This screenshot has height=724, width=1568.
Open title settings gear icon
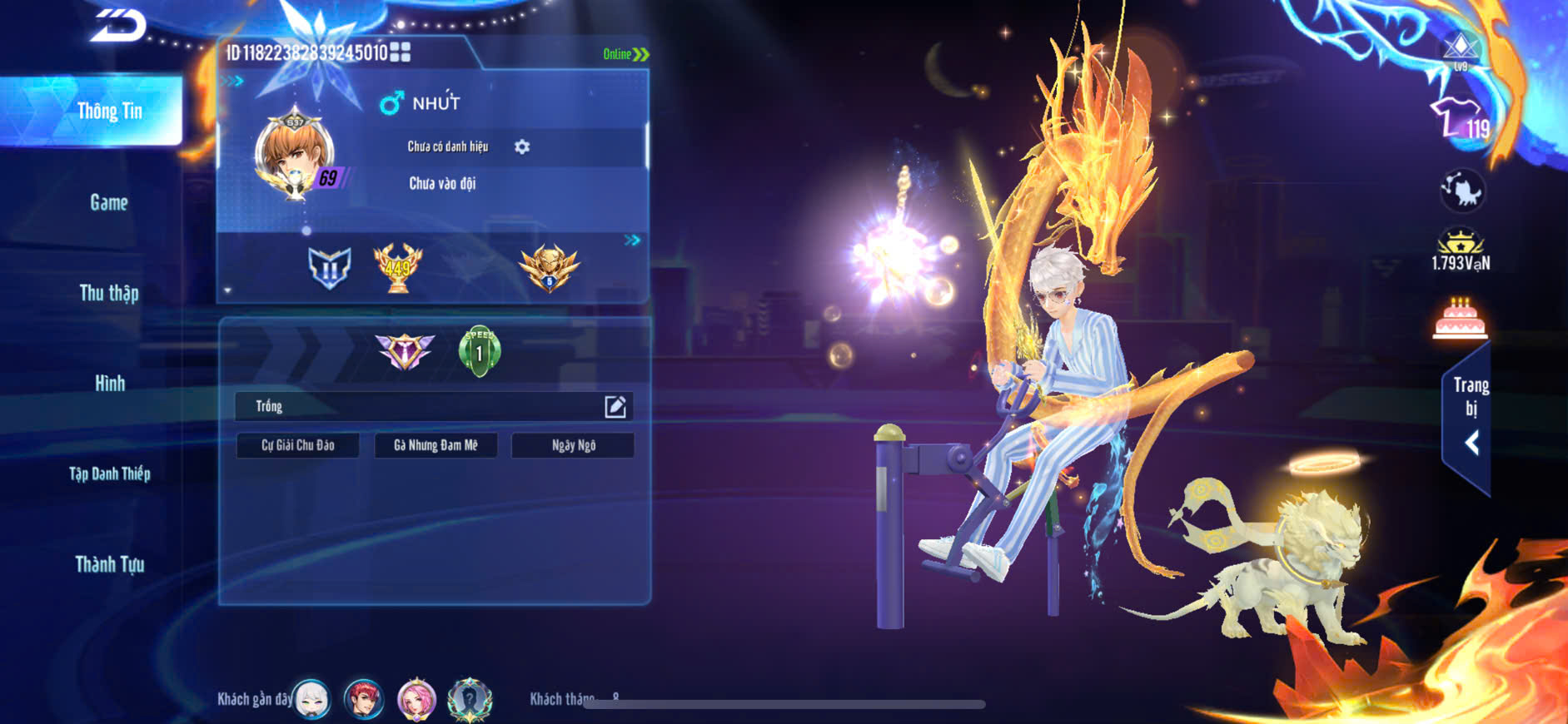point(522,147)
